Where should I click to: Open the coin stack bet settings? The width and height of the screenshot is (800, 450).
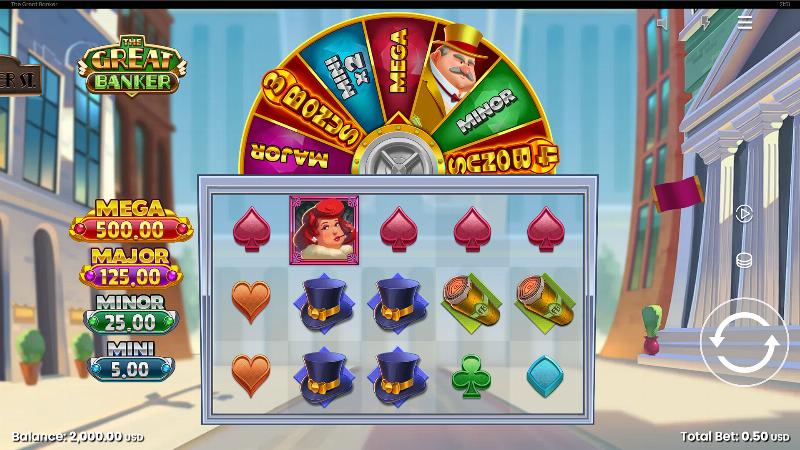pyautogui.click(x=743, y=260)
